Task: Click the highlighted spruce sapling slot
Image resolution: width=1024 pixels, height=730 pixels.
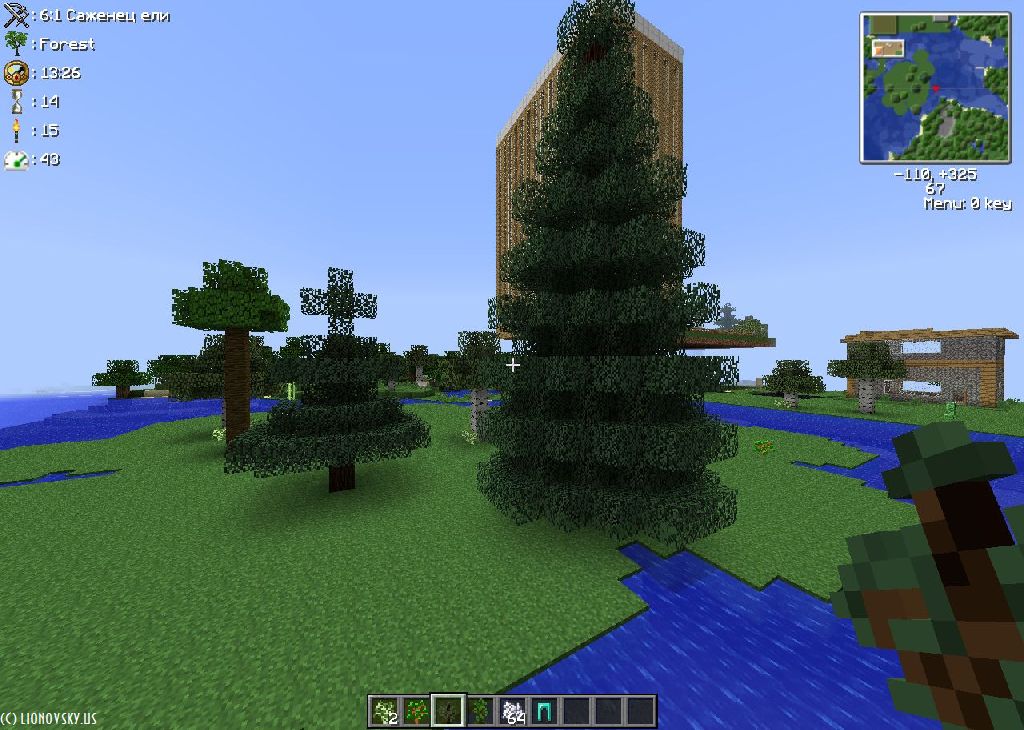Action: [x=448, y=711]
